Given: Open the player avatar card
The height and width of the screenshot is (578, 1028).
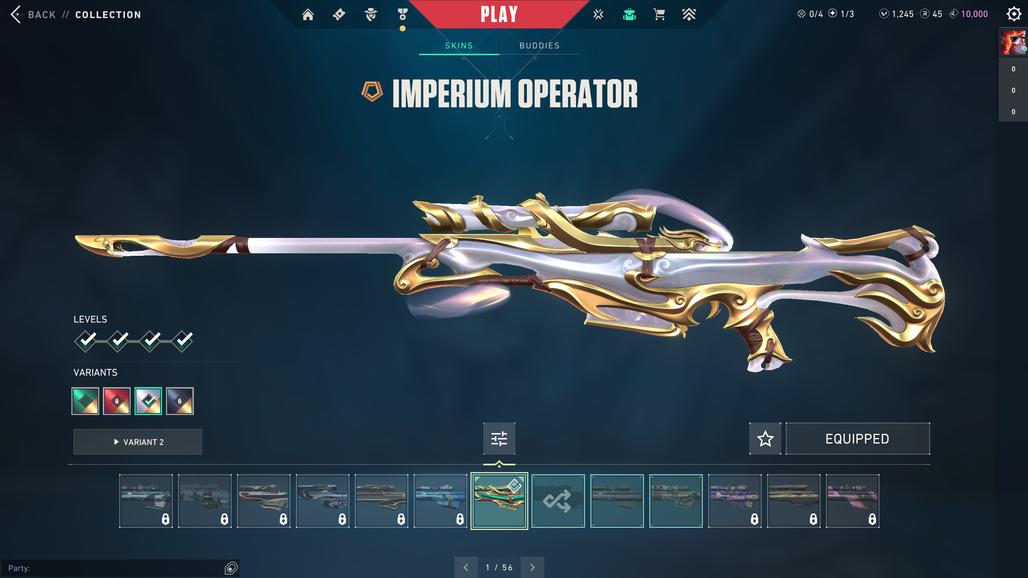Looking at the screenshot, I should pyautogui.click(x=1013, y=42).
